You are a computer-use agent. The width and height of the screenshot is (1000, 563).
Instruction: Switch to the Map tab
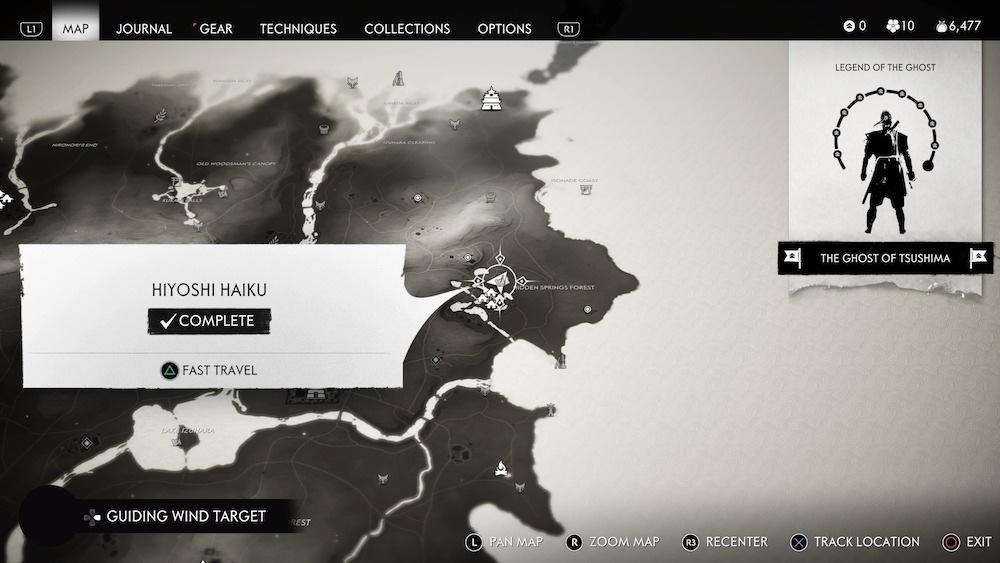75,28
